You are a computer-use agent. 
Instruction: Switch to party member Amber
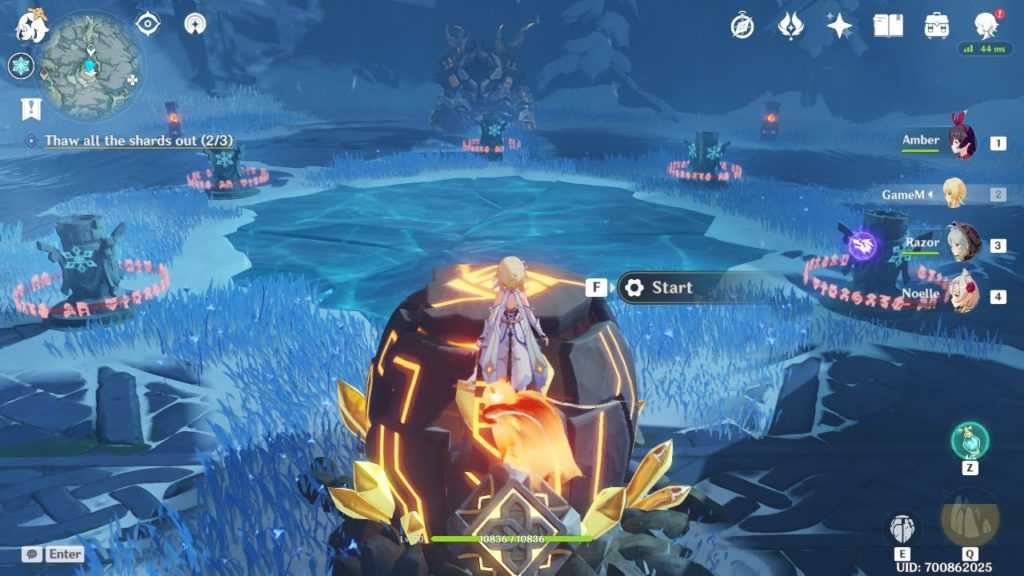point(961,143)
